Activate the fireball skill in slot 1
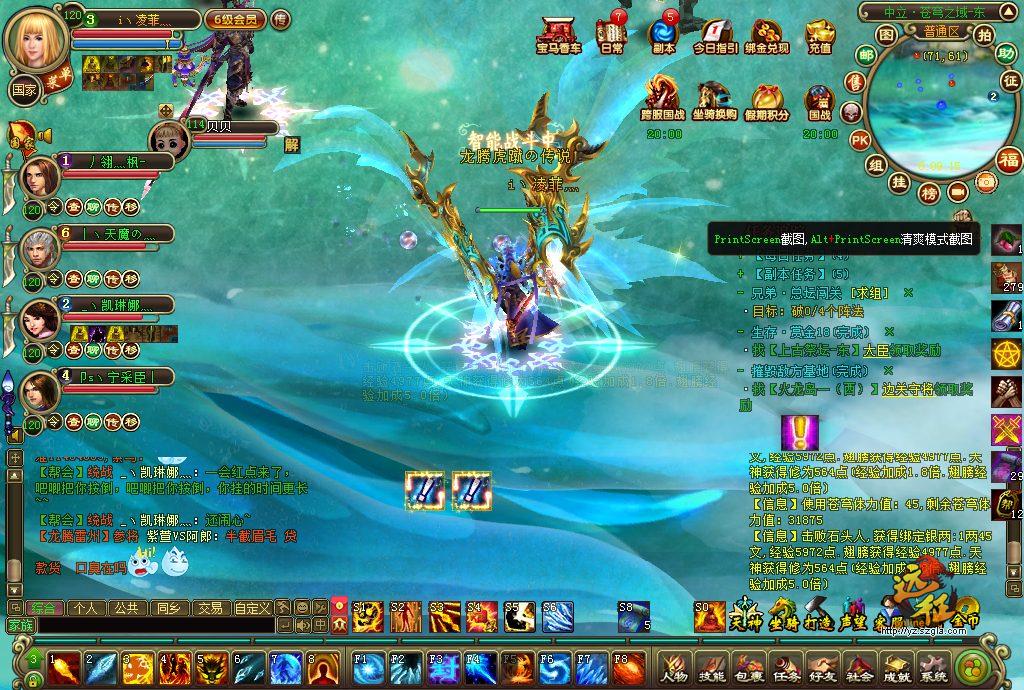1024x690 pixels. [x=64, y=667]
